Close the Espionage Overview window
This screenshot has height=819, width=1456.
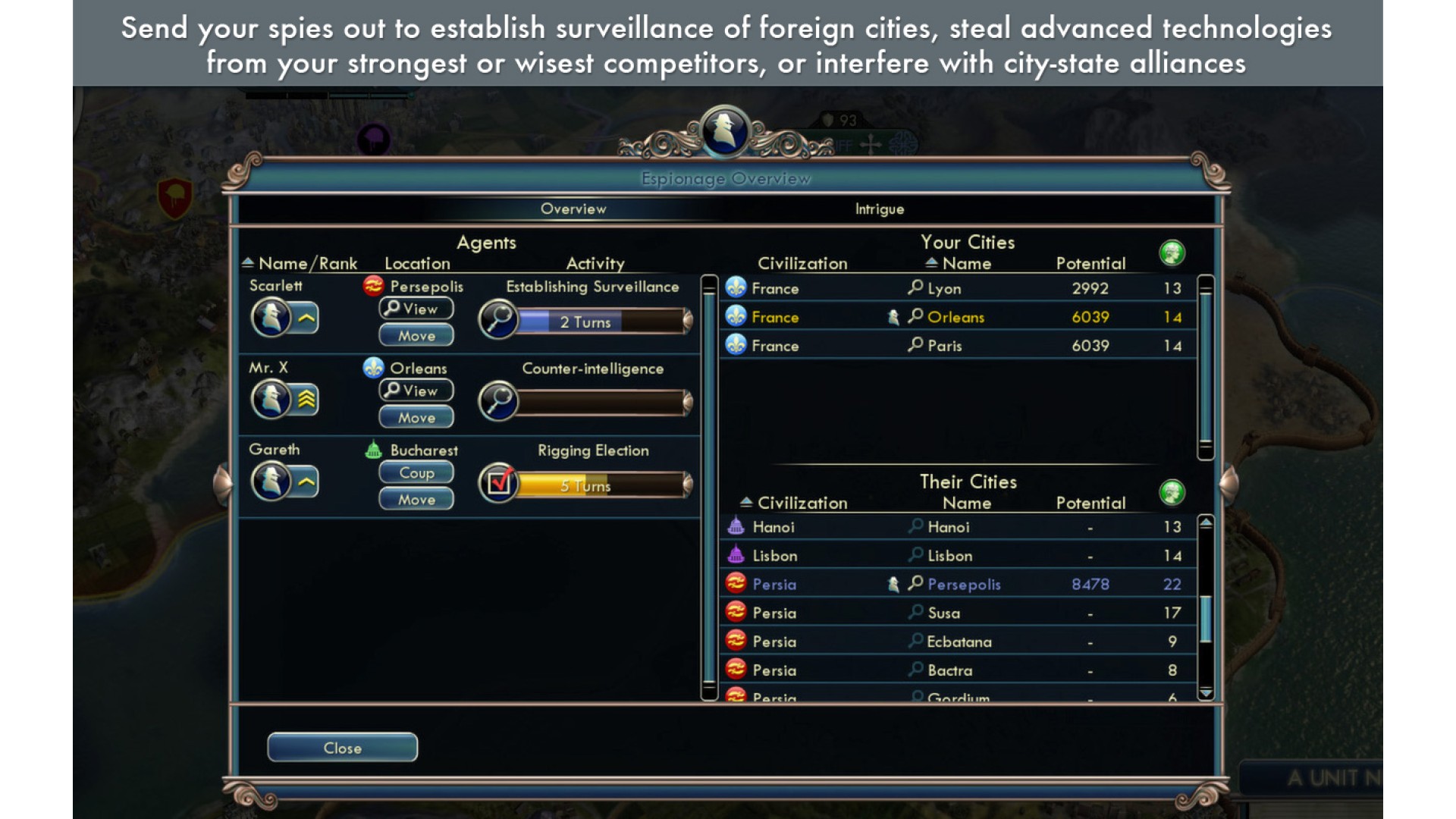[x=342, y=748]
